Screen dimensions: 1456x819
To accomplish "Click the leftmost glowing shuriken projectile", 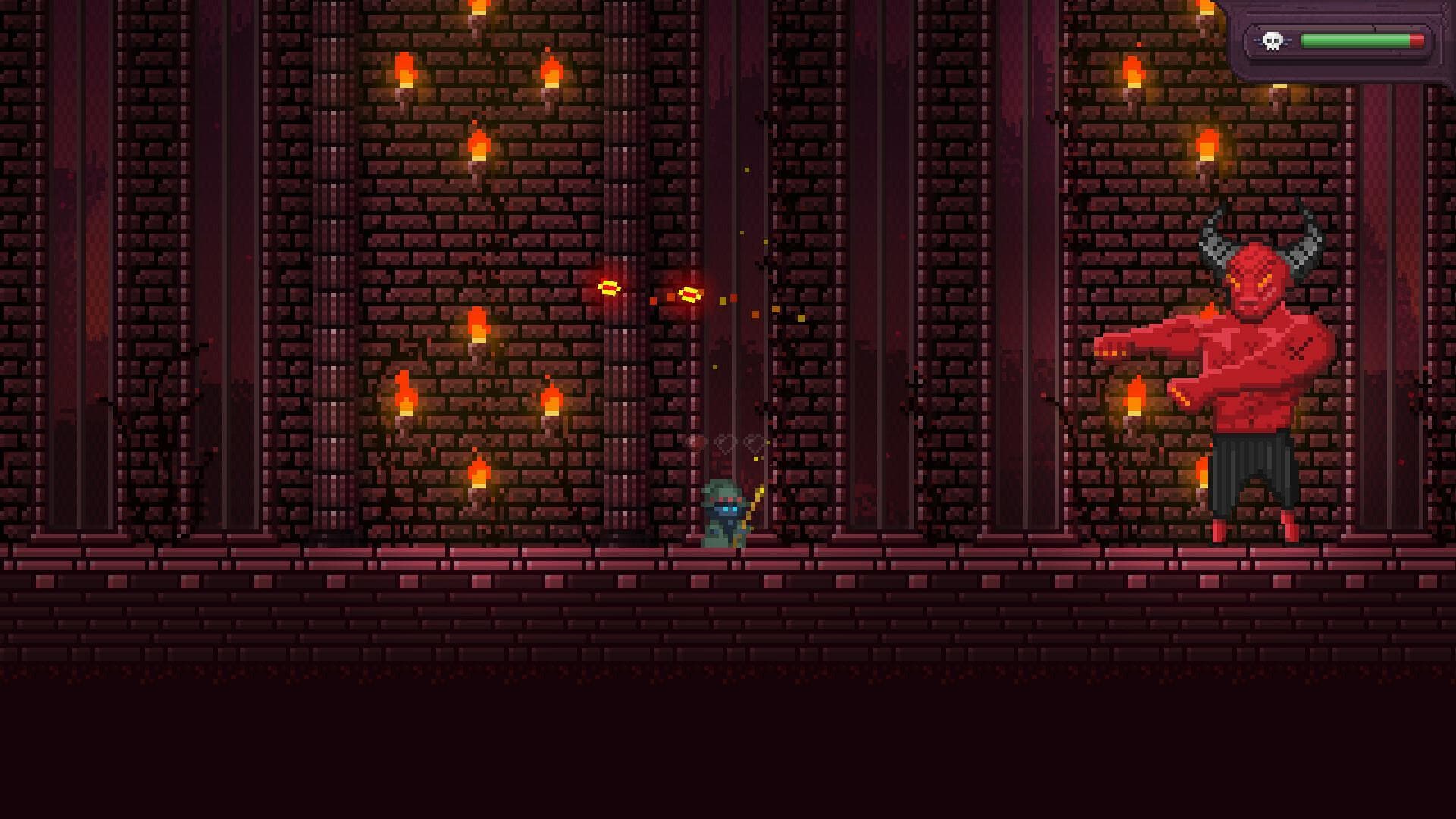I will pyautogui.click(x=609, y=287).
